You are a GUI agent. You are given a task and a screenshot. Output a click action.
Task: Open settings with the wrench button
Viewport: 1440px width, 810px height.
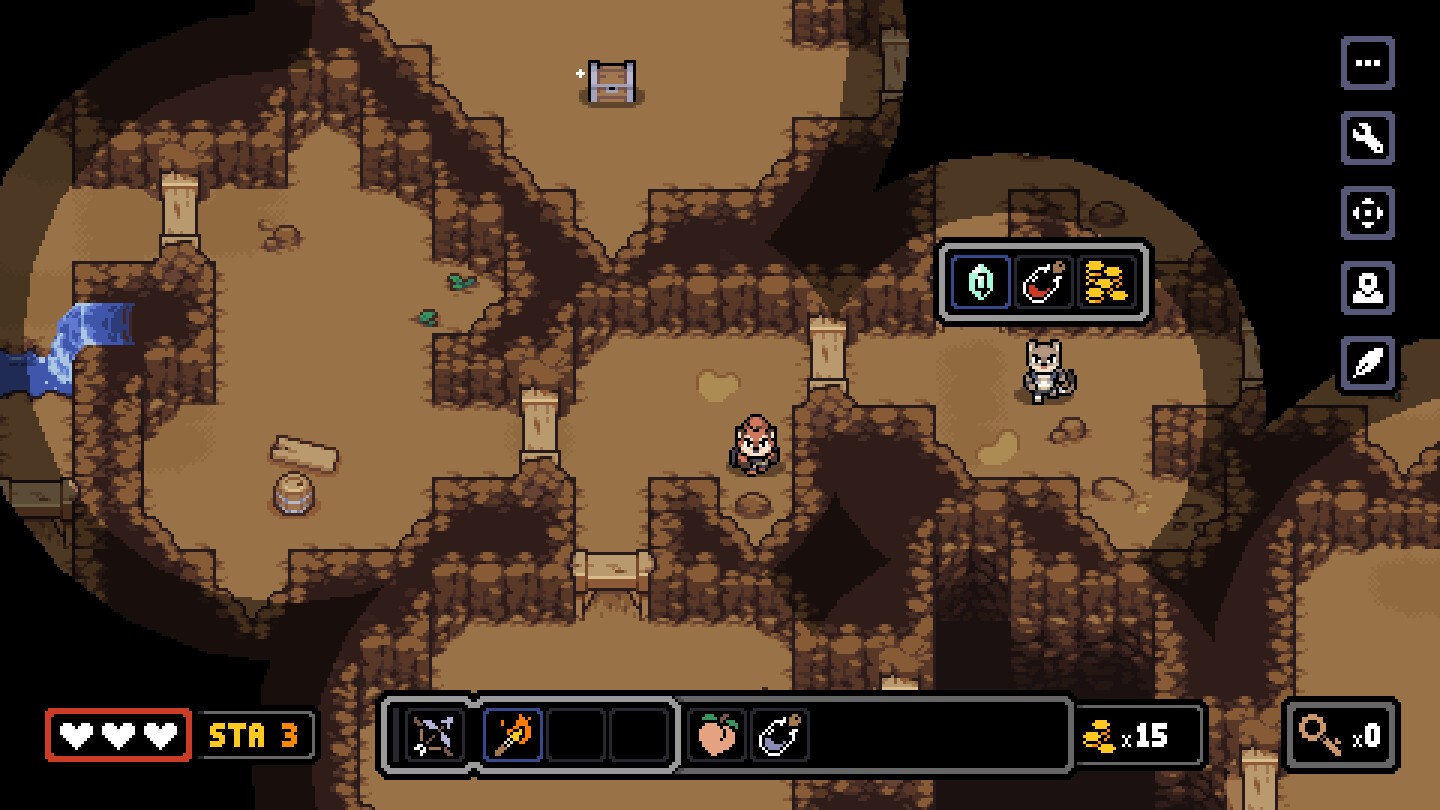coord(1367,138)
